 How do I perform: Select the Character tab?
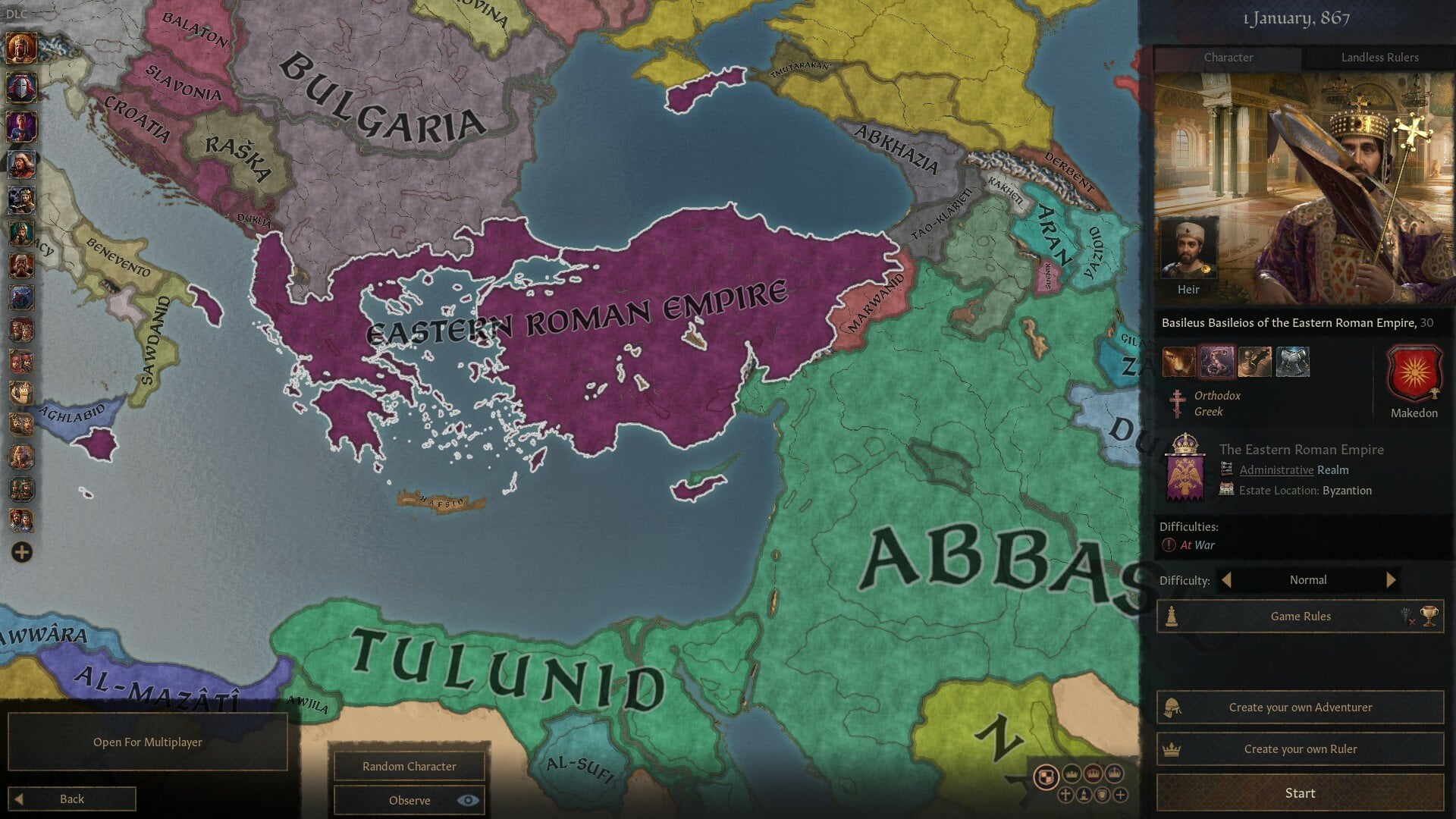1228,57
